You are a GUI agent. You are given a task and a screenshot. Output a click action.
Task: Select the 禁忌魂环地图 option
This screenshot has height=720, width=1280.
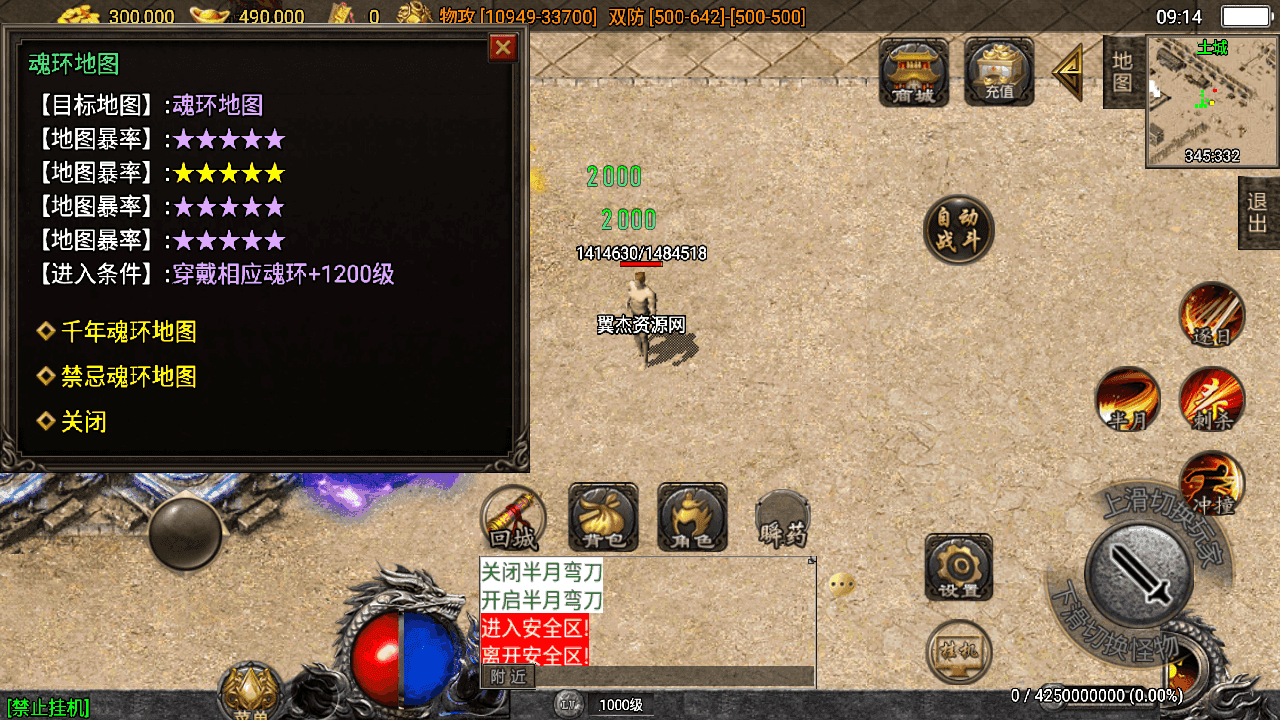128,377
